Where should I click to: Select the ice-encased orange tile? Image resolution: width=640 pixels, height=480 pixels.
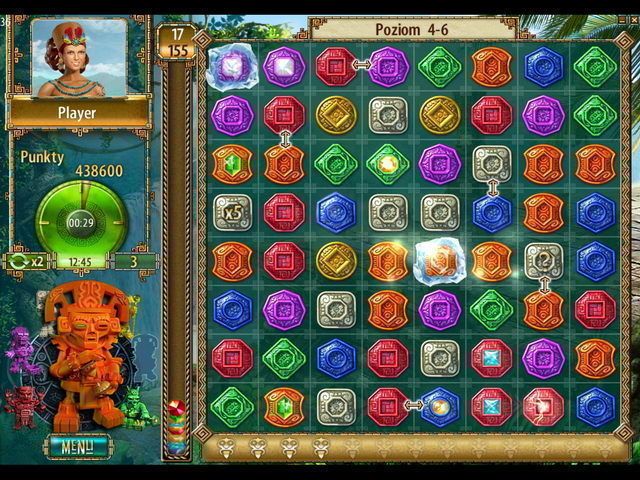(x=439, y=261)
